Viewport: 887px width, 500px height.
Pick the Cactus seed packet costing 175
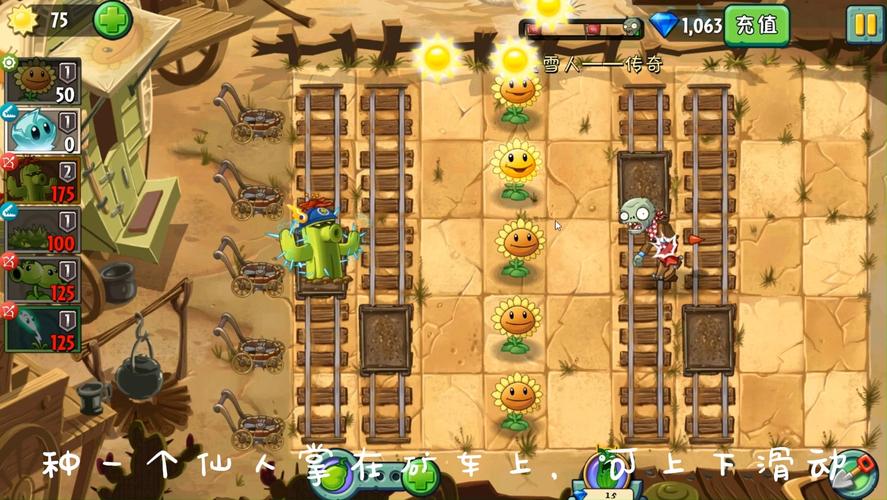pos(43,180)
